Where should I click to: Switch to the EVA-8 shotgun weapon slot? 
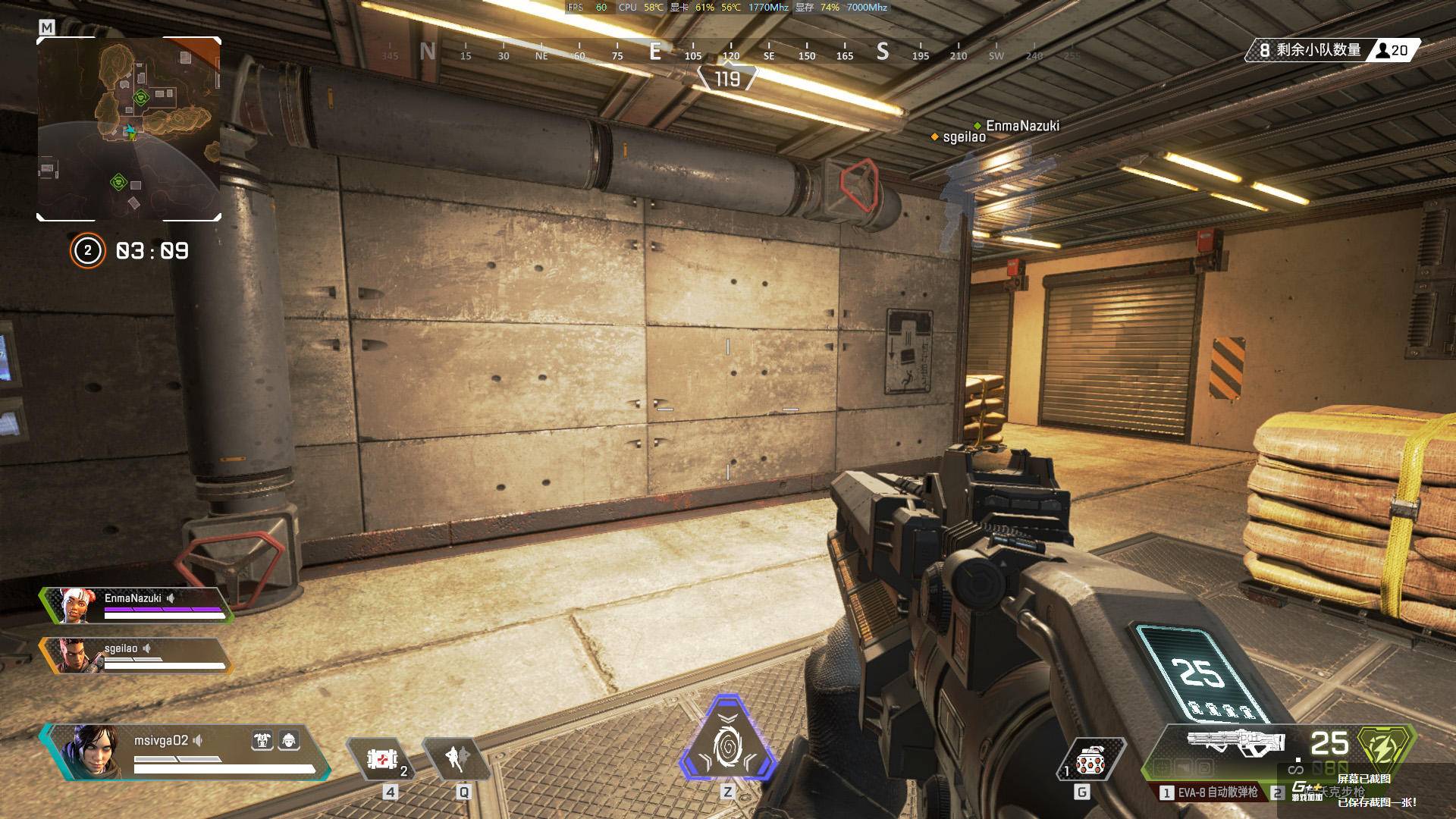pos(1209,792)
